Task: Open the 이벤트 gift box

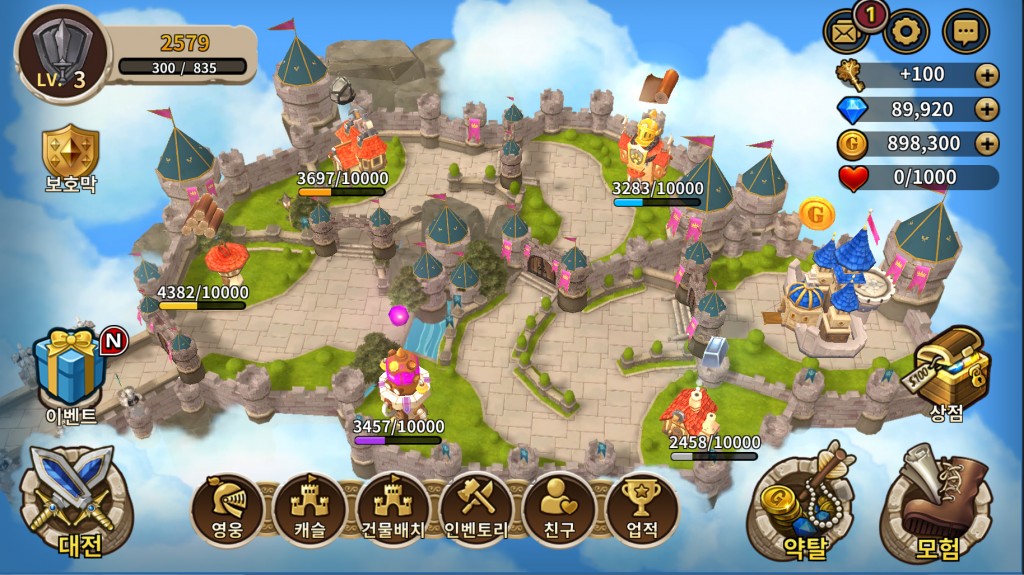Action: pyautogui.click(x=68, y=368)
